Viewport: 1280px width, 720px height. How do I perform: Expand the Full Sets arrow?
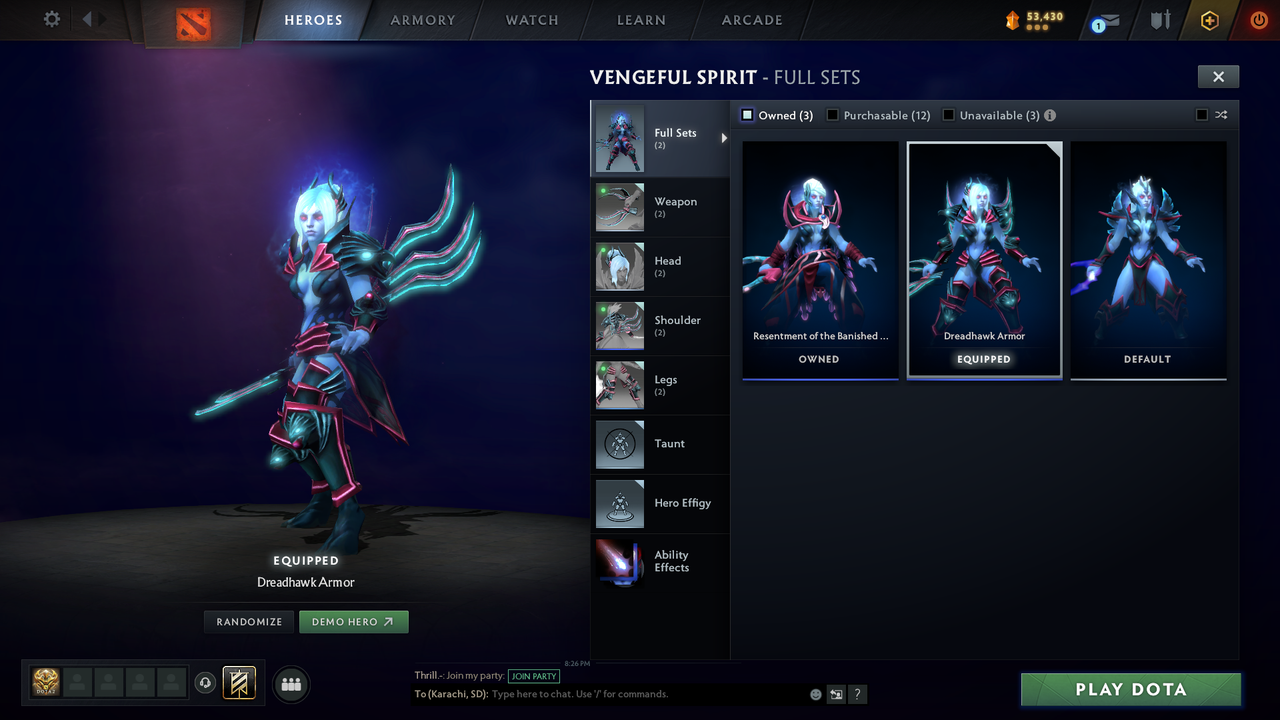(x=724, y=139)
